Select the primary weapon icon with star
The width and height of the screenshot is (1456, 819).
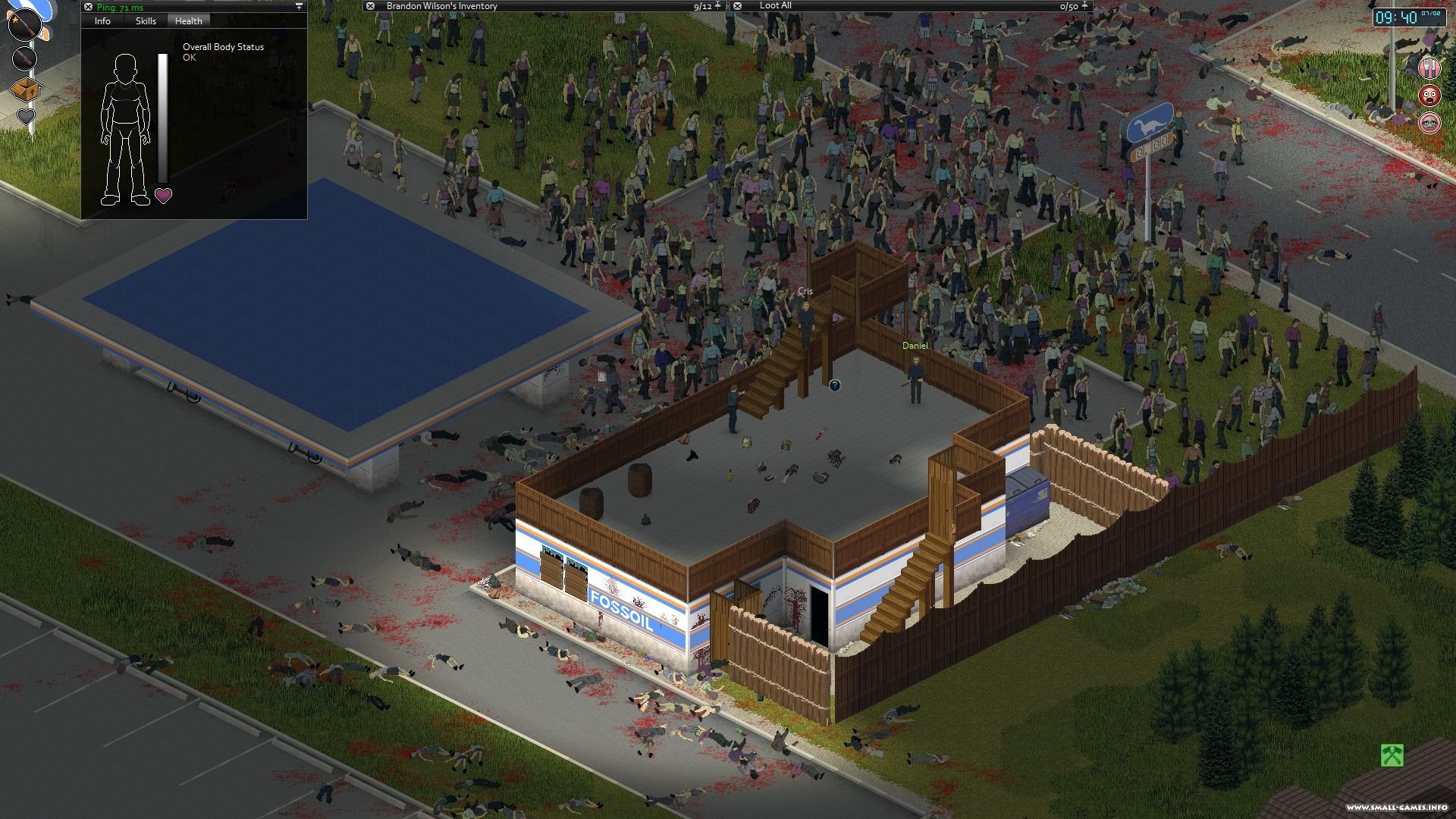(24, 25)
